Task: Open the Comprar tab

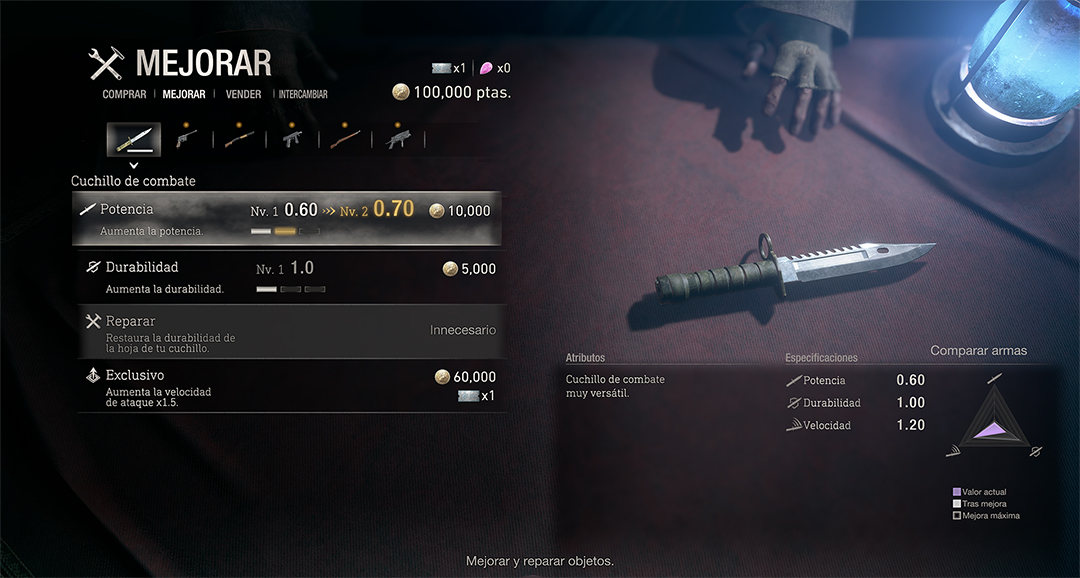Action: click(x=124, y=95)
